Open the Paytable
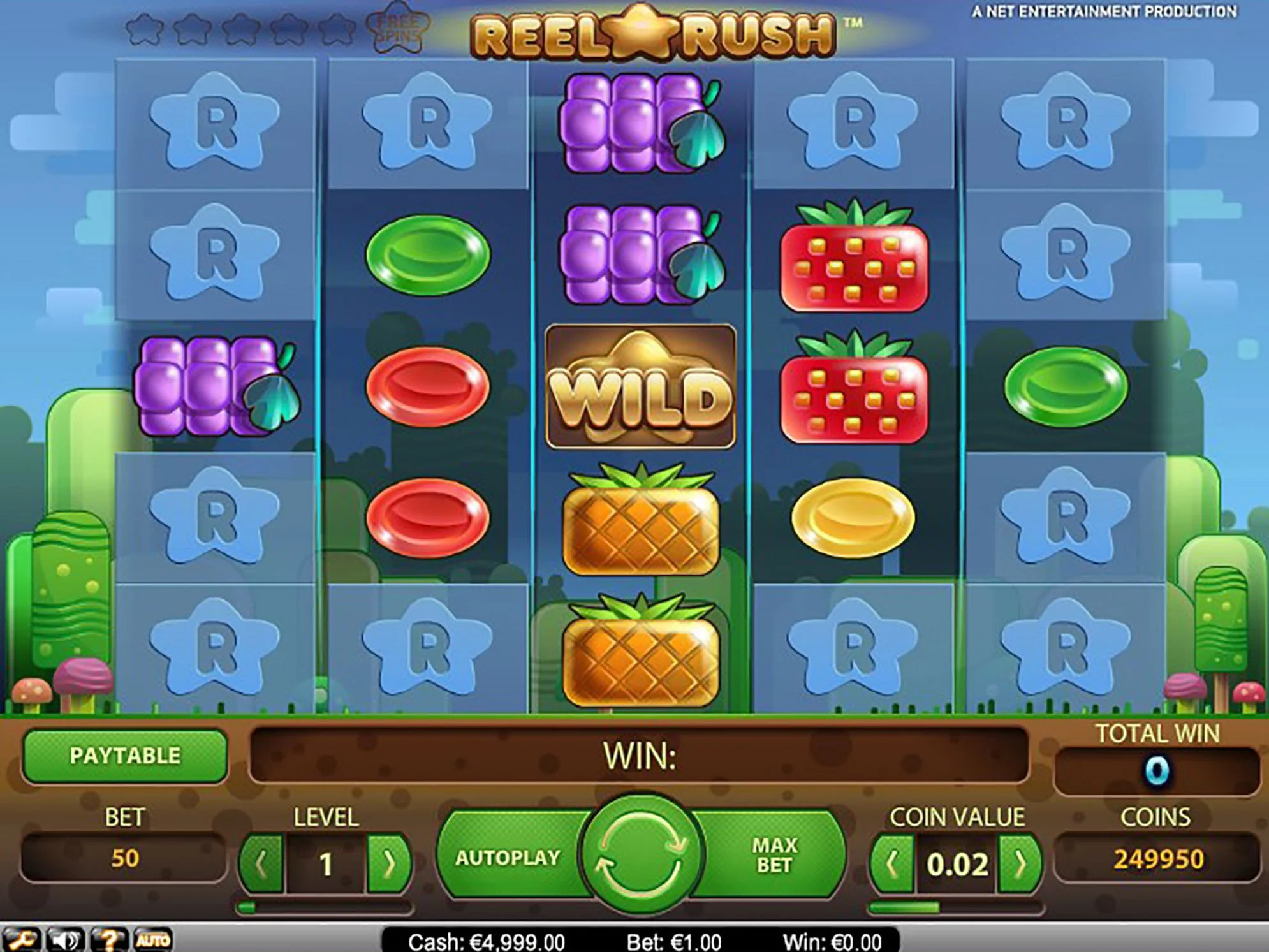The width and height of the screenshot is (1269, 952). [x=125, y=756]
